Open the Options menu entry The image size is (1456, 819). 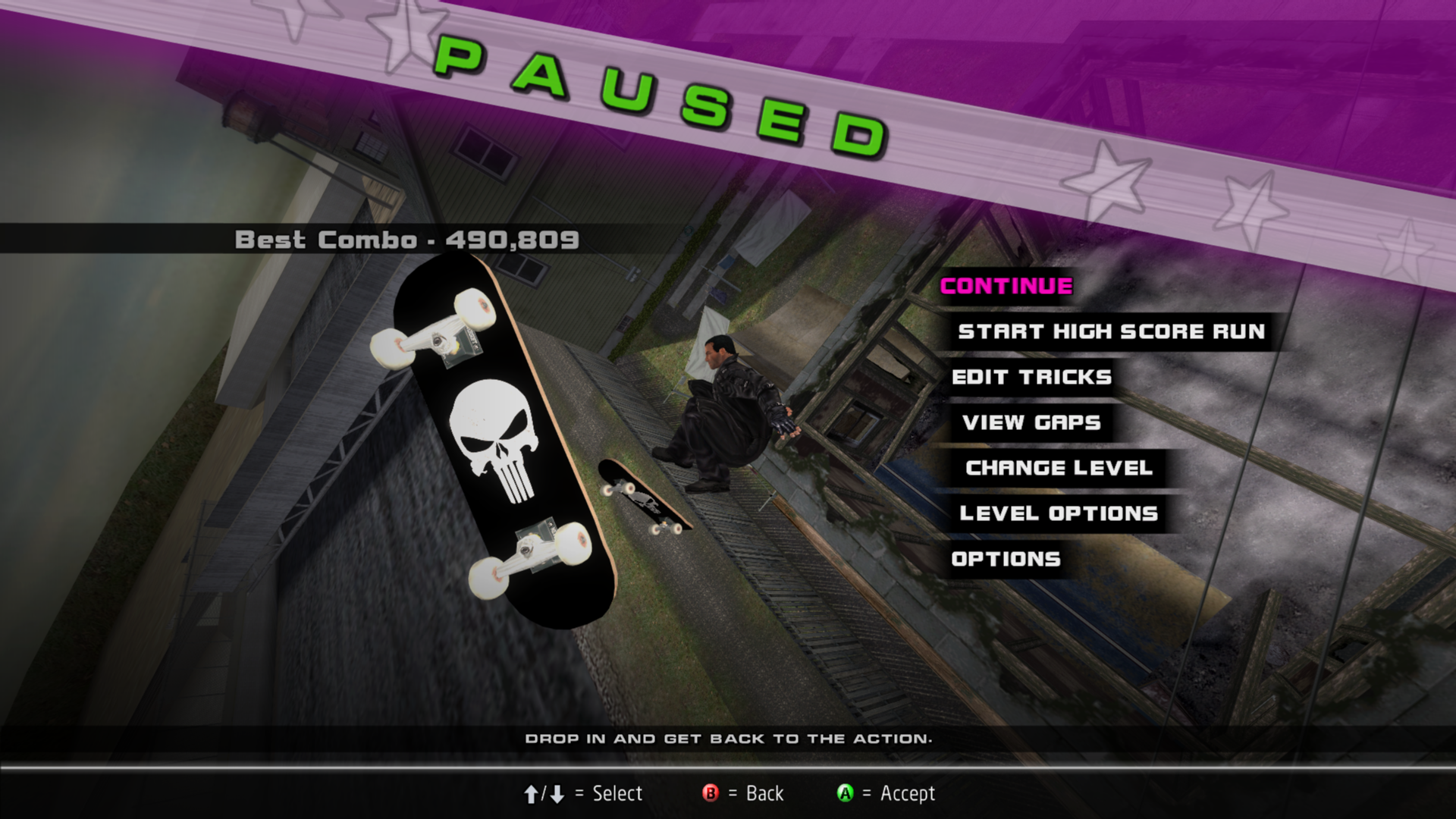coord(1006,559)
